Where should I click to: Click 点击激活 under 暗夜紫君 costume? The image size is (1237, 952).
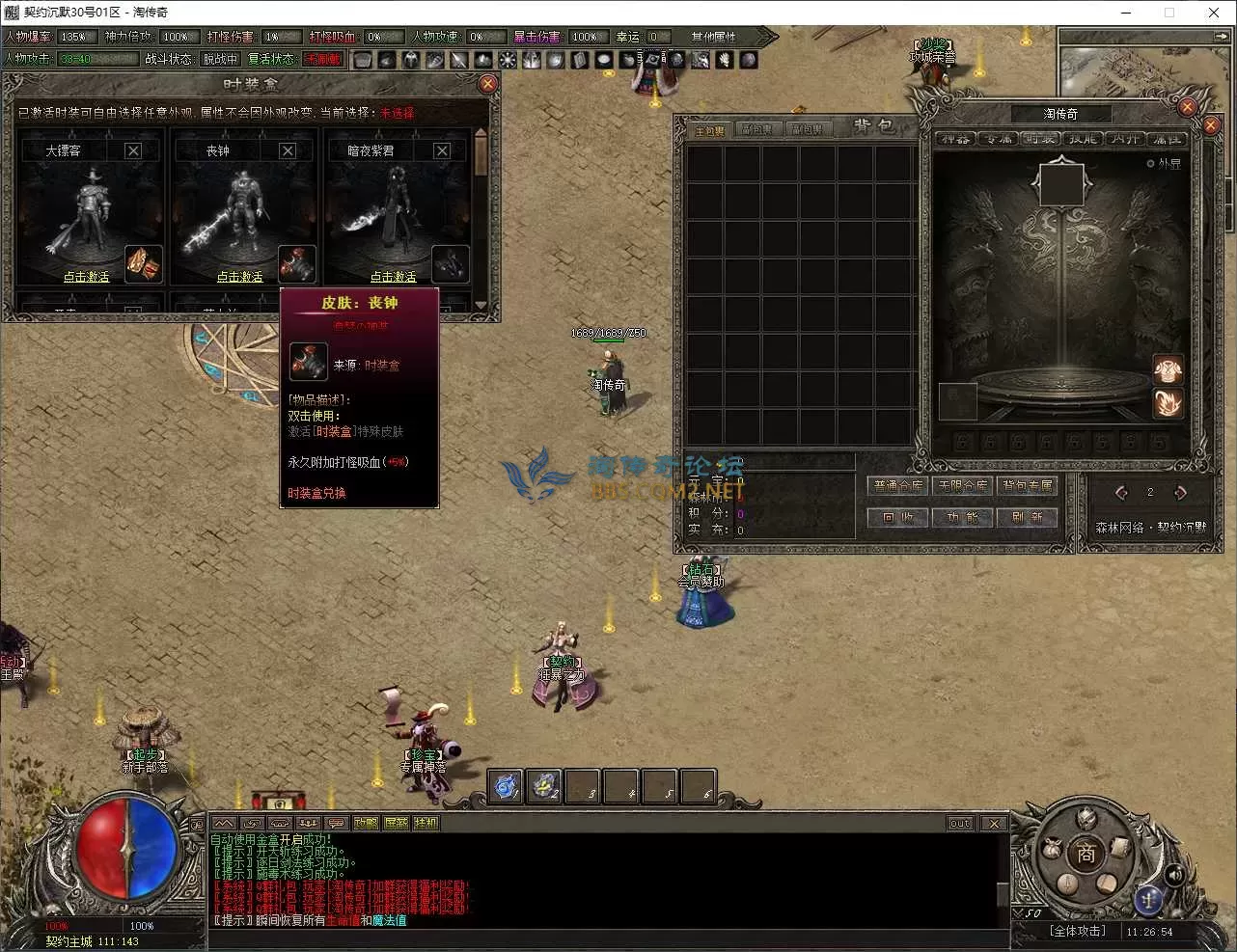(394, 277)
